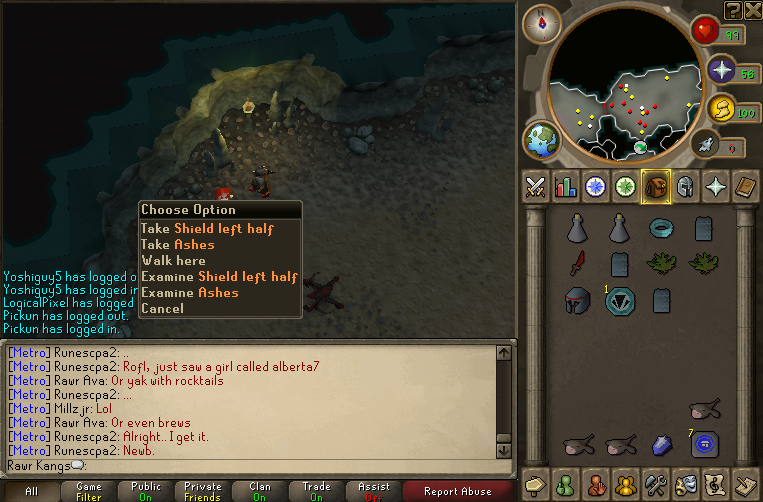Select the ring in the inventory
The height and width of the screenshot is (502, 763).
pyautogui.click(x=660, y=229)
